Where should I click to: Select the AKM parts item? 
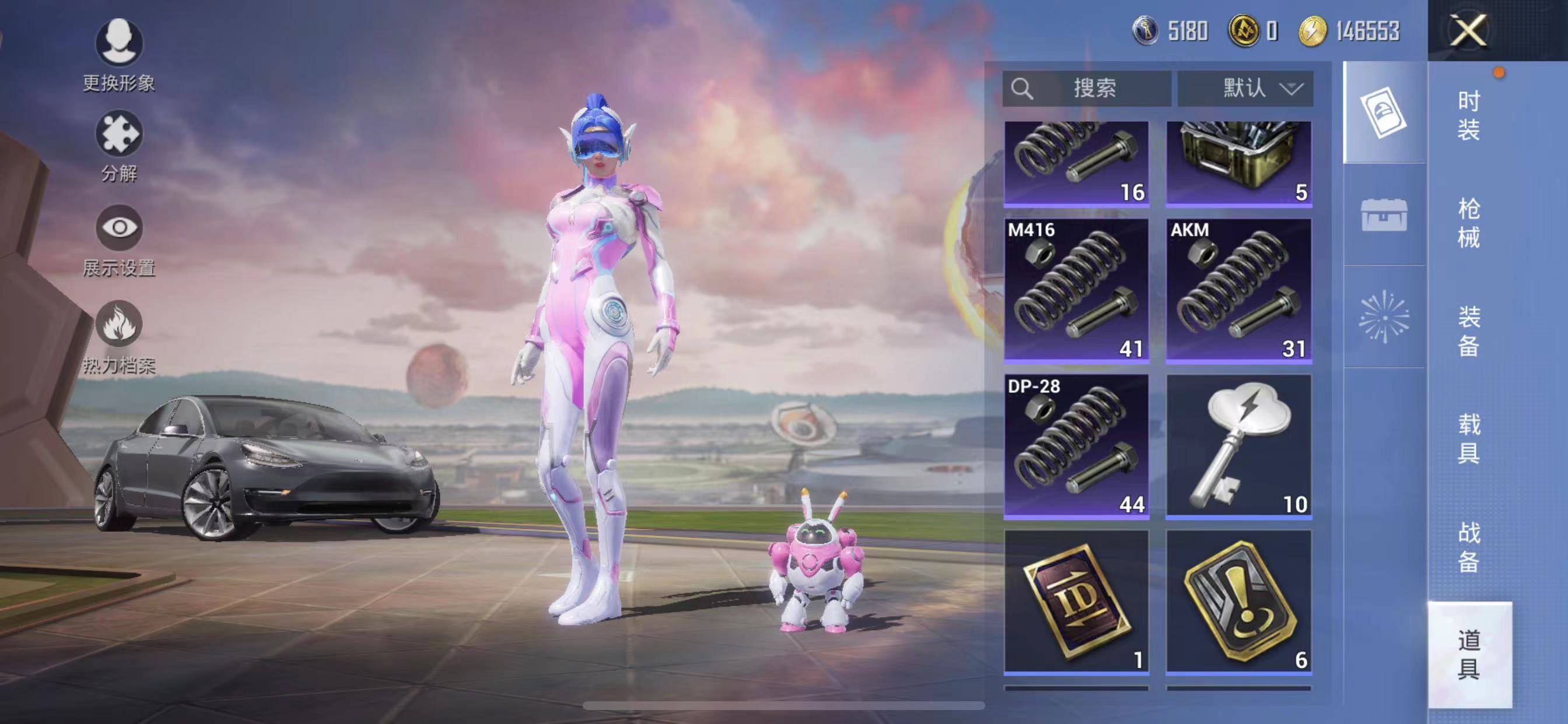[x=1238, y=290]
